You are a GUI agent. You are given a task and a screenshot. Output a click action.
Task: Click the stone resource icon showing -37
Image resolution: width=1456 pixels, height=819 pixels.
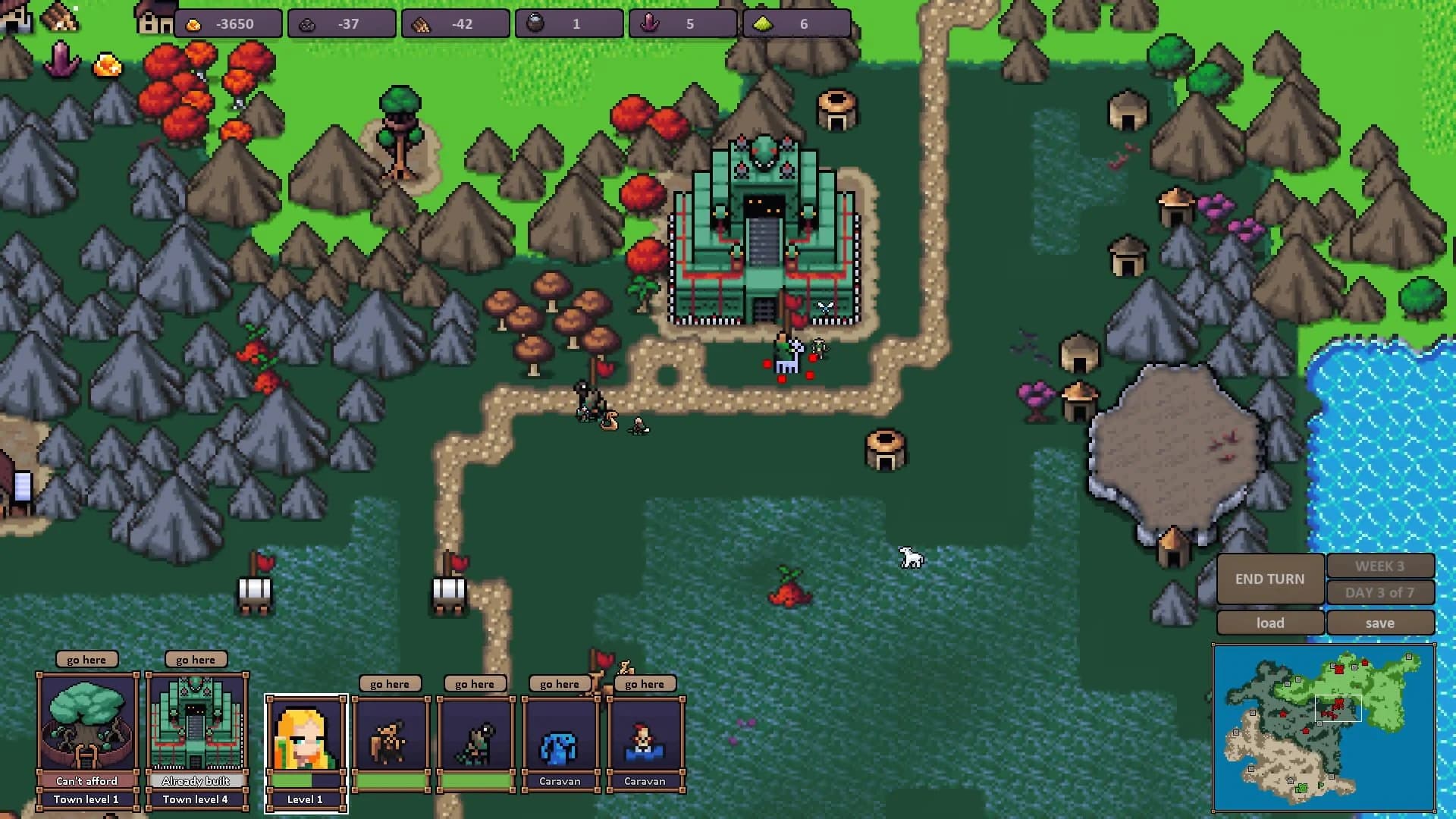pos(310,24)
